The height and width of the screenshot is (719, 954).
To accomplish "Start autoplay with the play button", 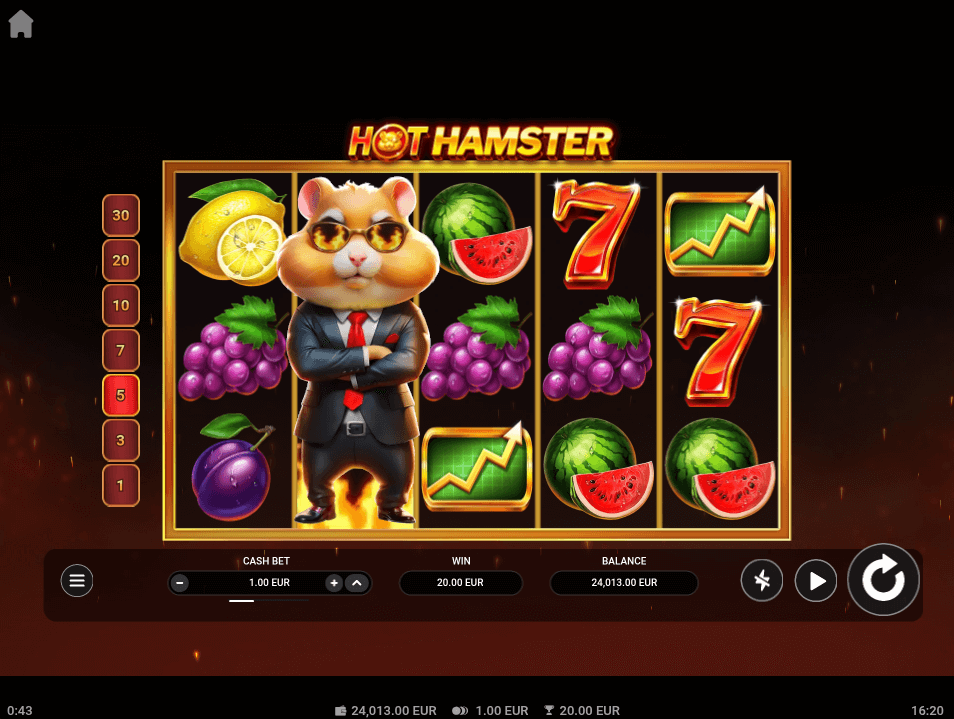I will click(x=816, y=580).
